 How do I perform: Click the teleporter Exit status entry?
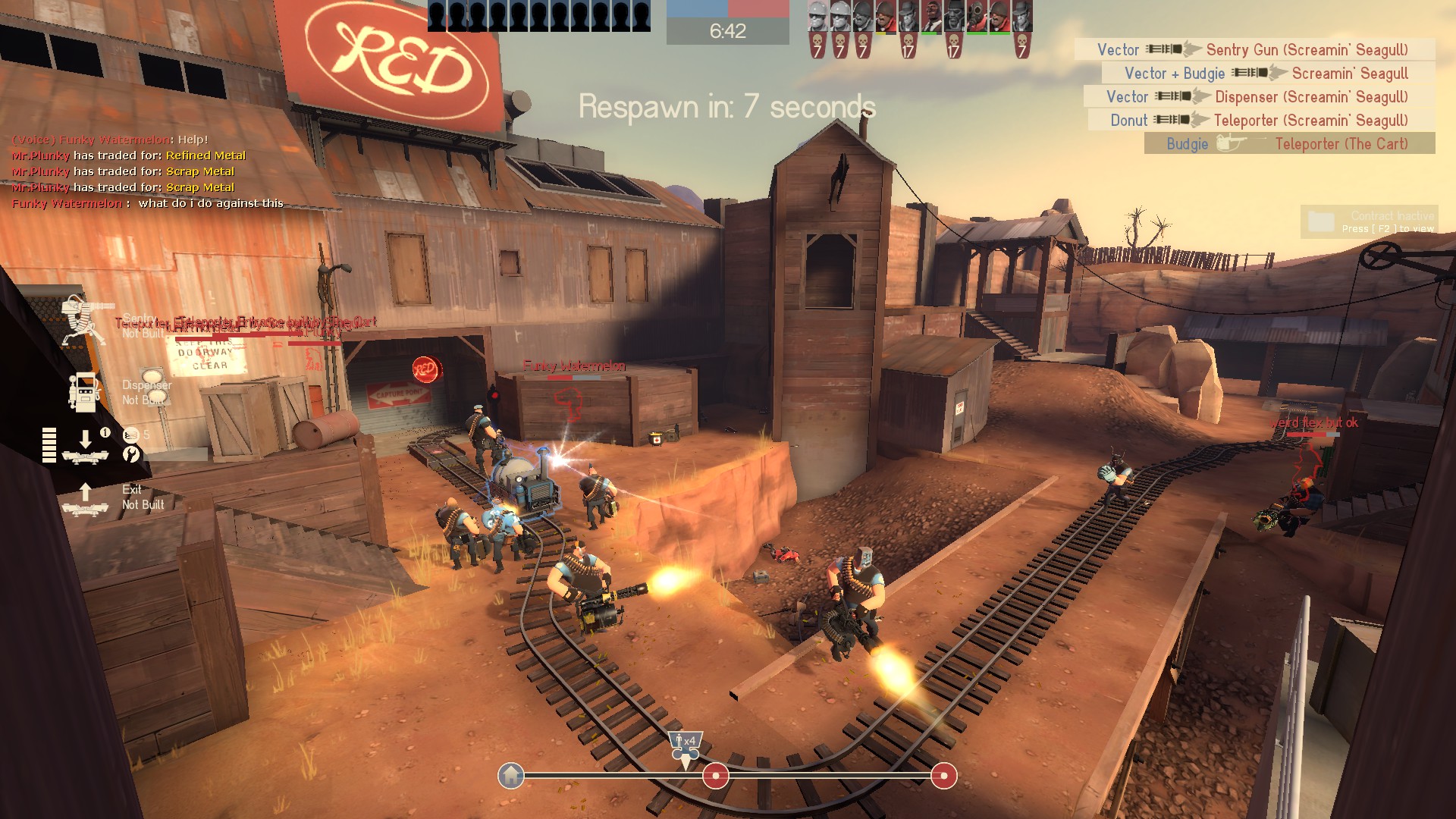click(114, 497)
